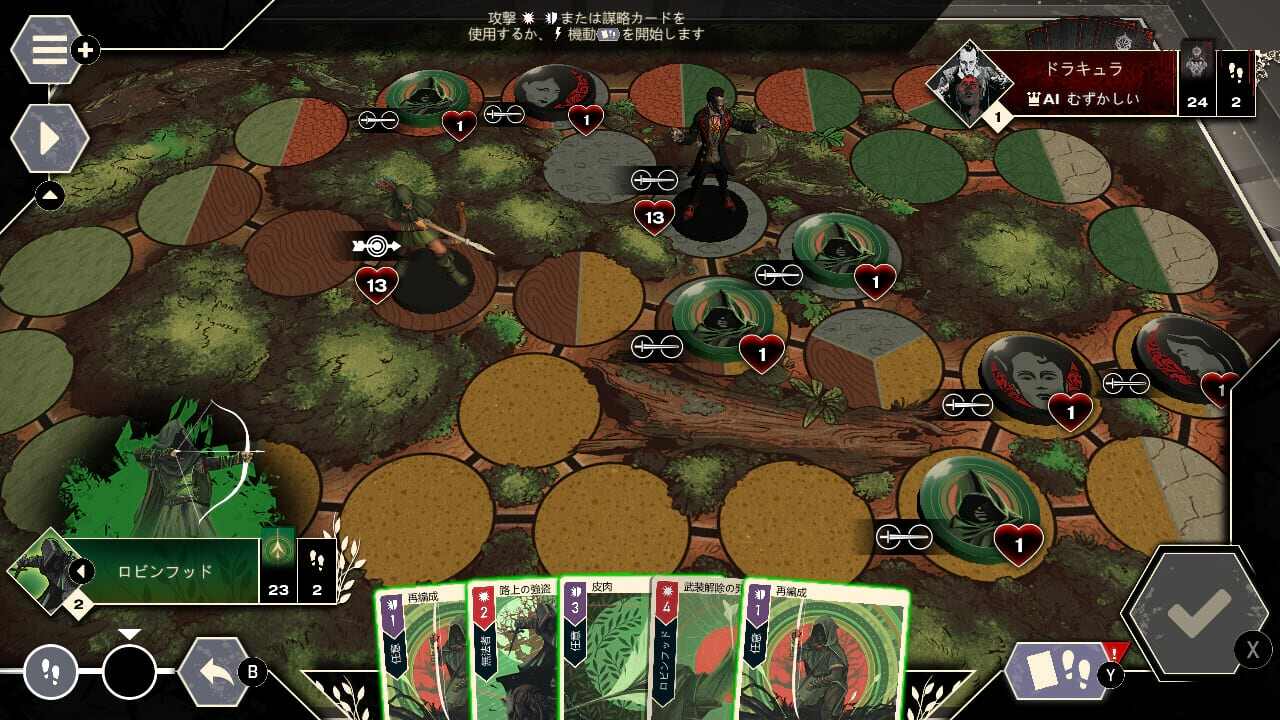Click Dracula's diamond portrait icon
This screenshot has width=1280, height=720.
pyautogui.click(x=969, y=84)
